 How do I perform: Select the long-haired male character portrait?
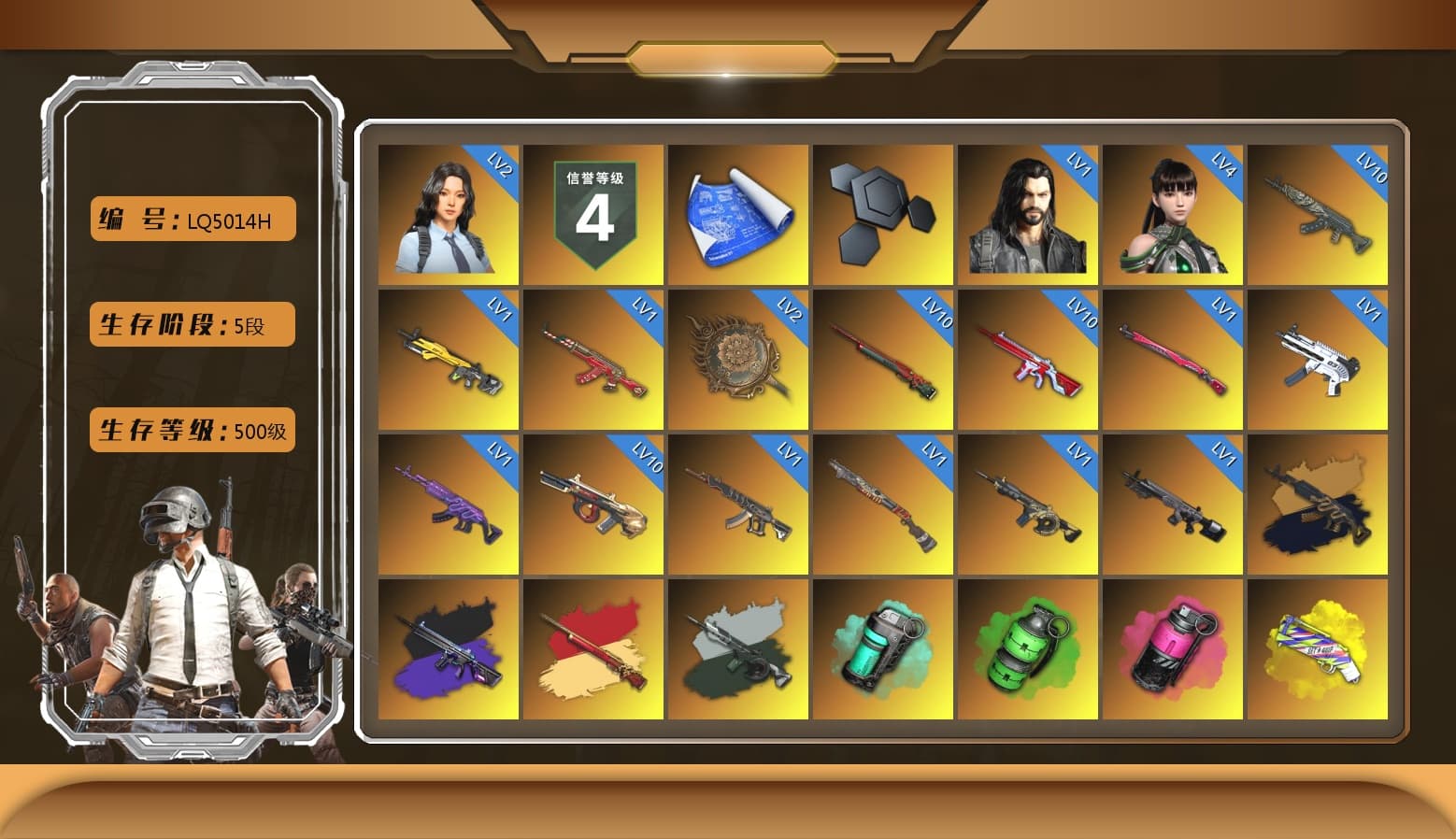click(1028, 215)
